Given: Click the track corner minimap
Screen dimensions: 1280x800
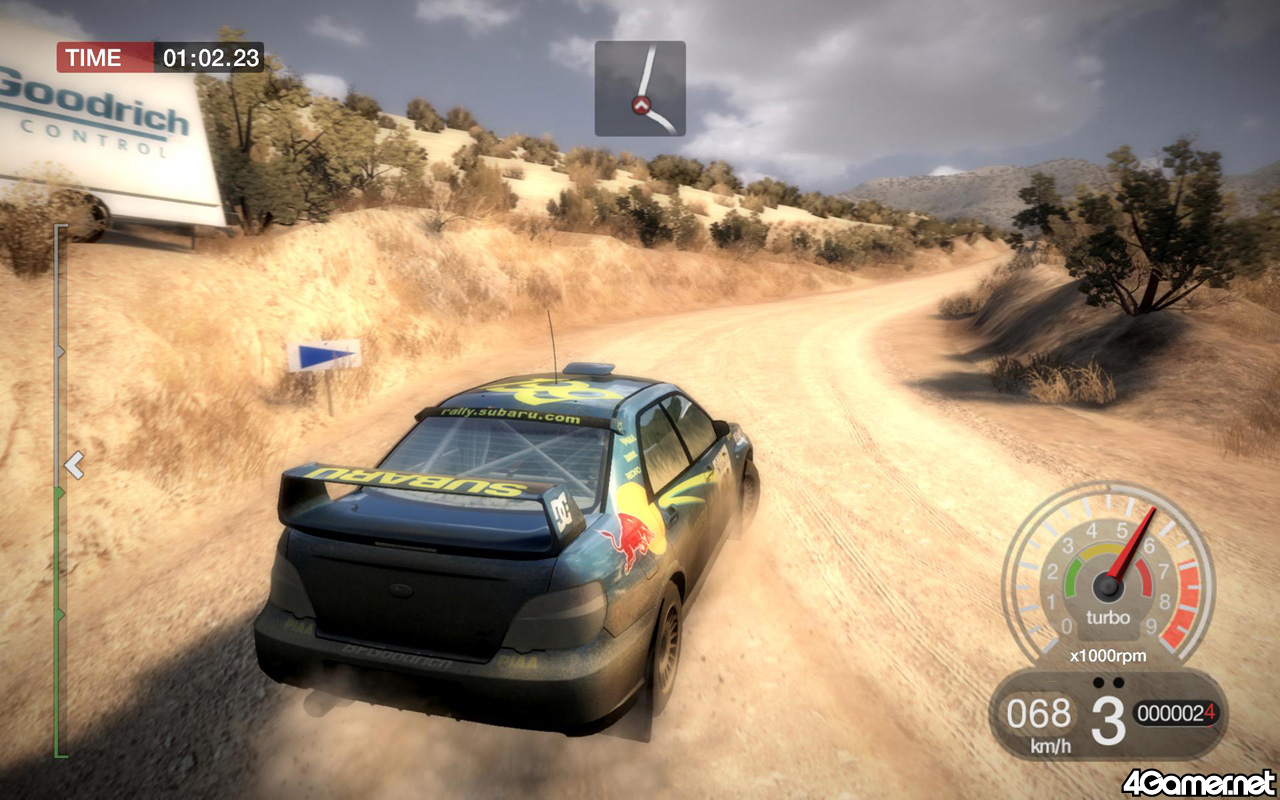Looking at the screenshot, I should point(640,88).
